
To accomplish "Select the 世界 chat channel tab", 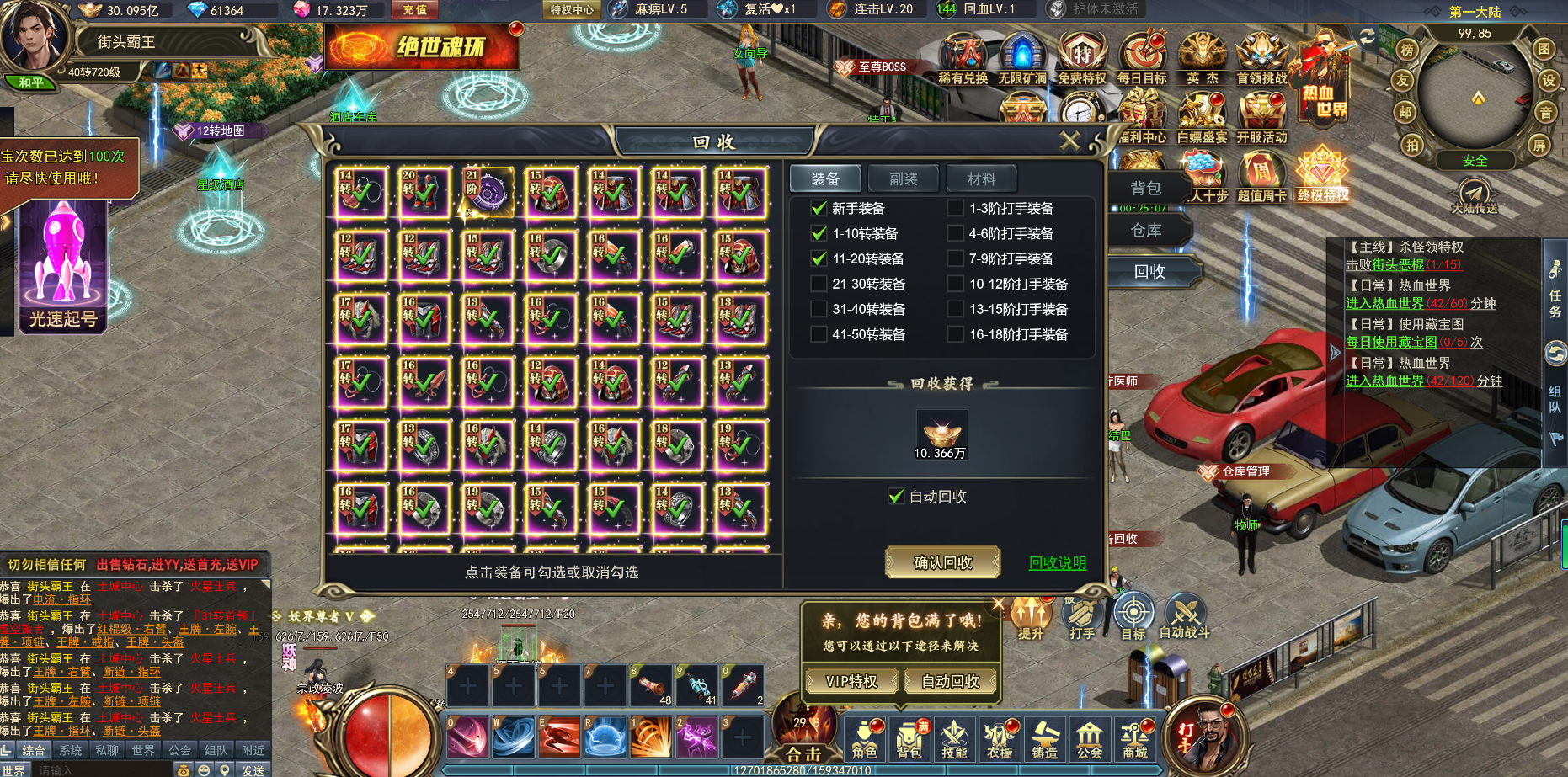I will click(x=143, y=750).
